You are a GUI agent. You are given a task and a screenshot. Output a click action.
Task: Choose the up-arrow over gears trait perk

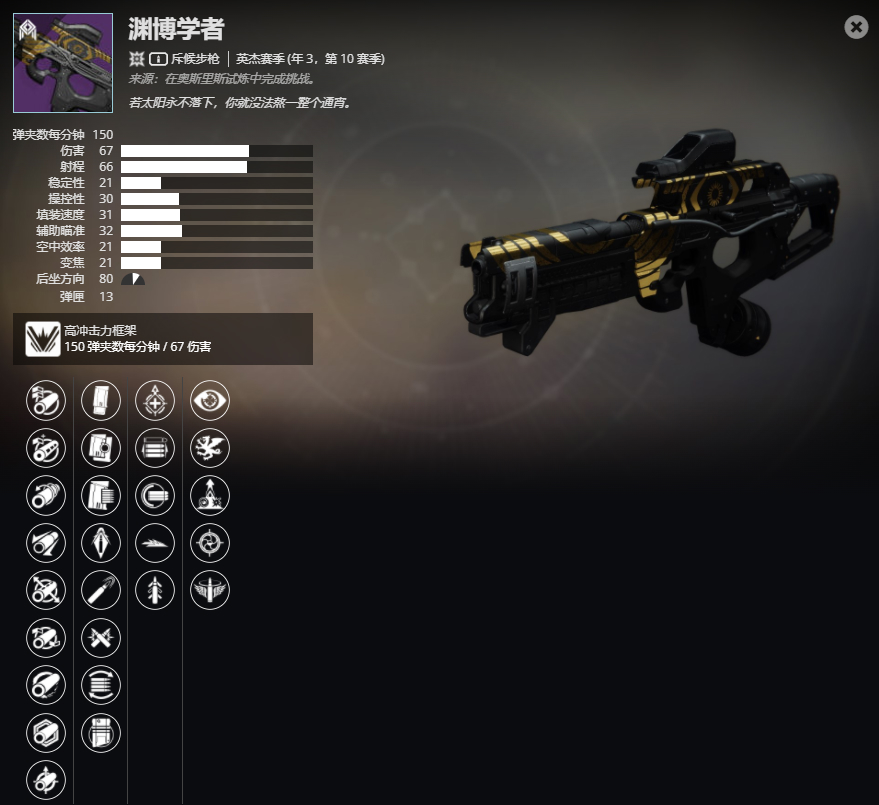[x=210, y=495]
